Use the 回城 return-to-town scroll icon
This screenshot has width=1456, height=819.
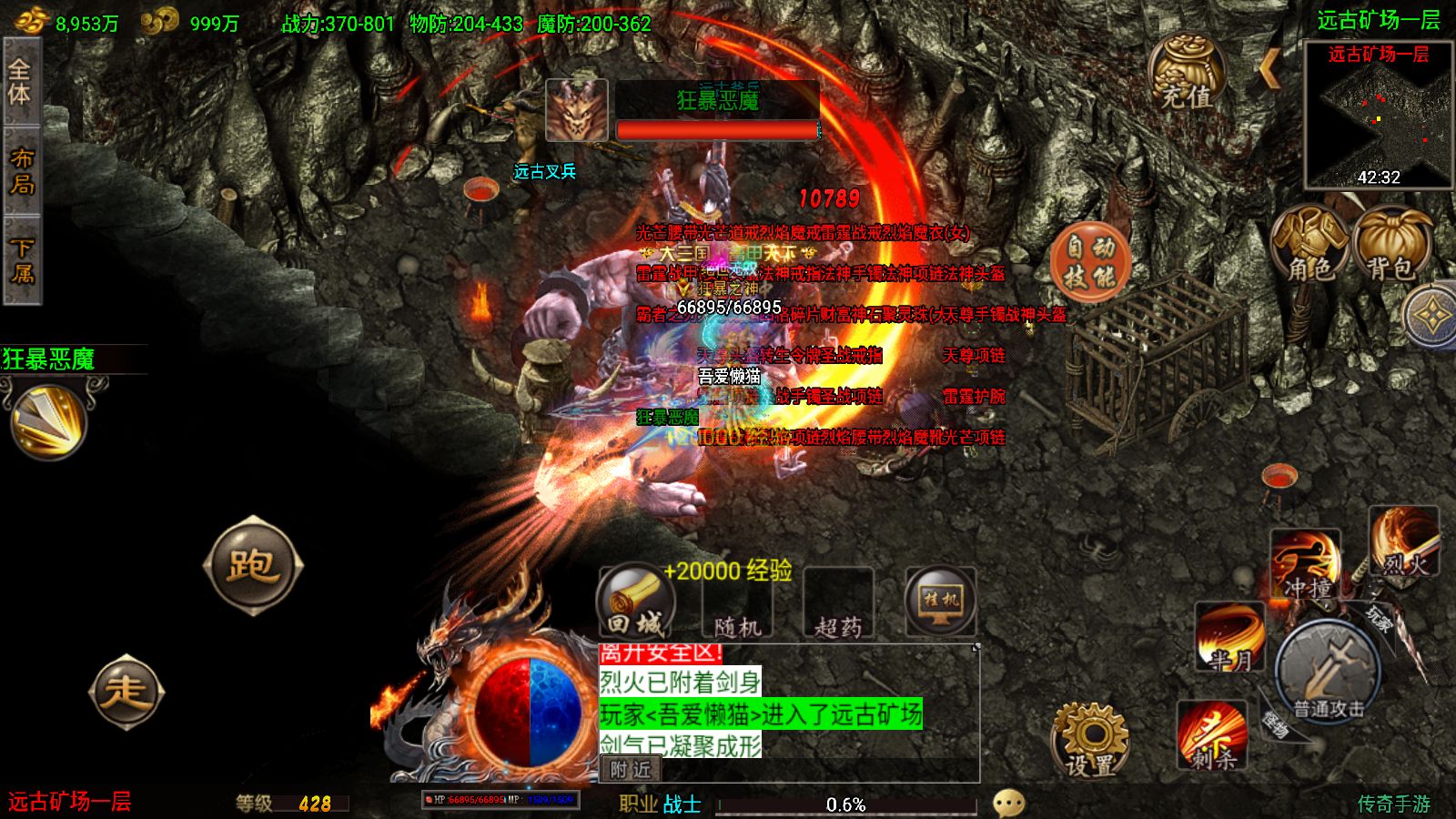click(637, 601)
